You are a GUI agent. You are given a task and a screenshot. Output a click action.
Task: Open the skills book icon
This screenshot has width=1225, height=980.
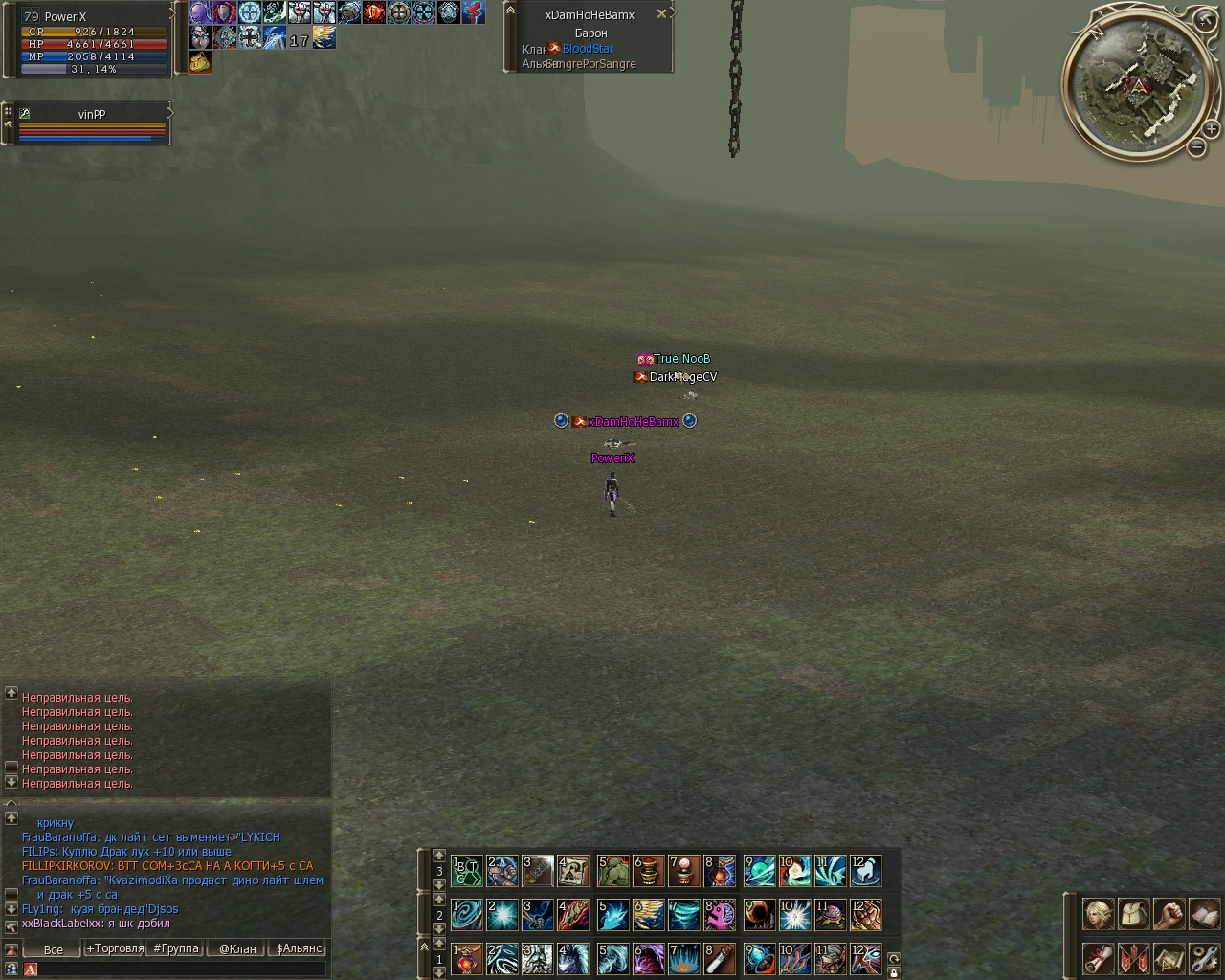(x=1204, y=914)
